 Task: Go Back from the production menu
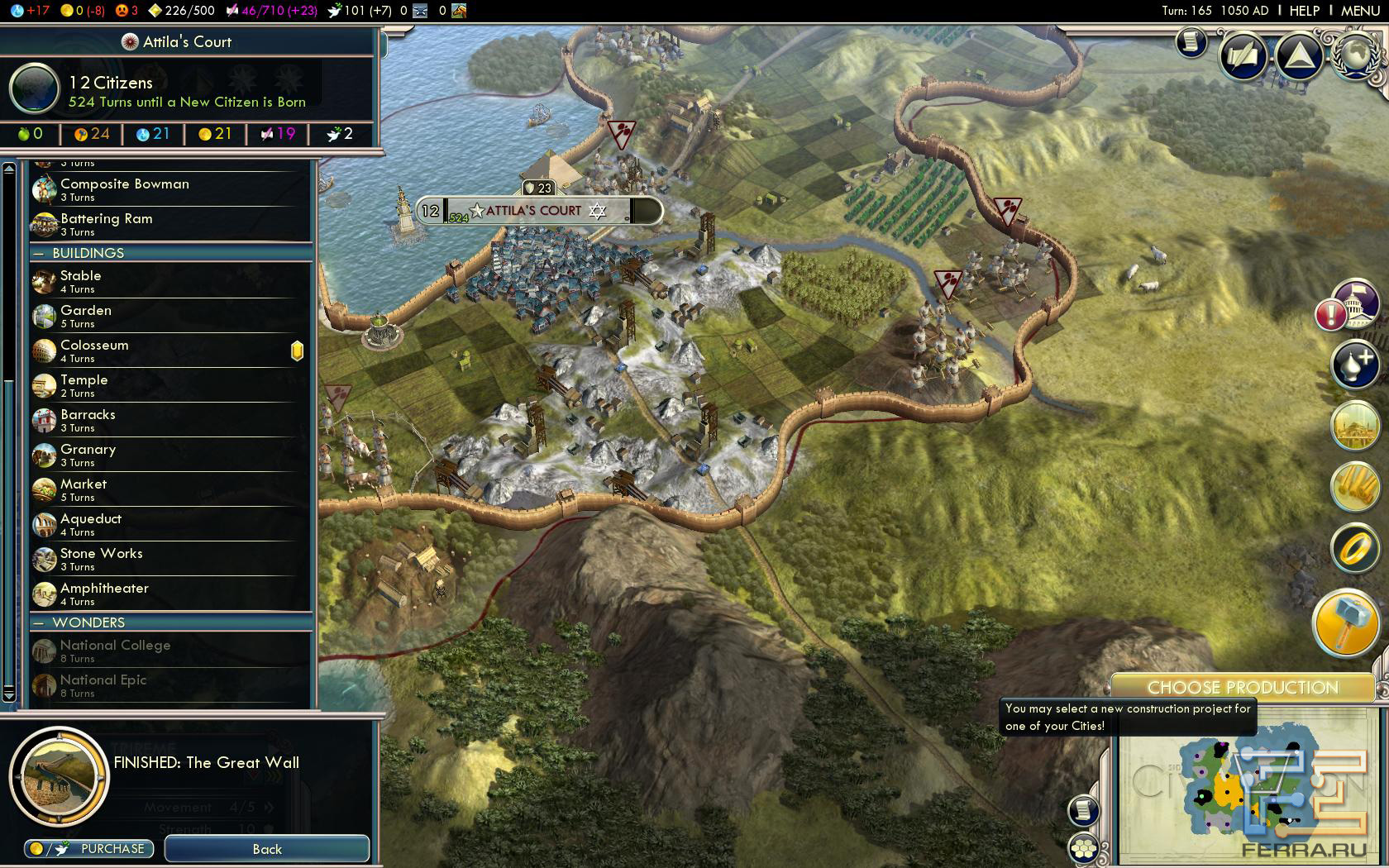[x=267, y=849]
